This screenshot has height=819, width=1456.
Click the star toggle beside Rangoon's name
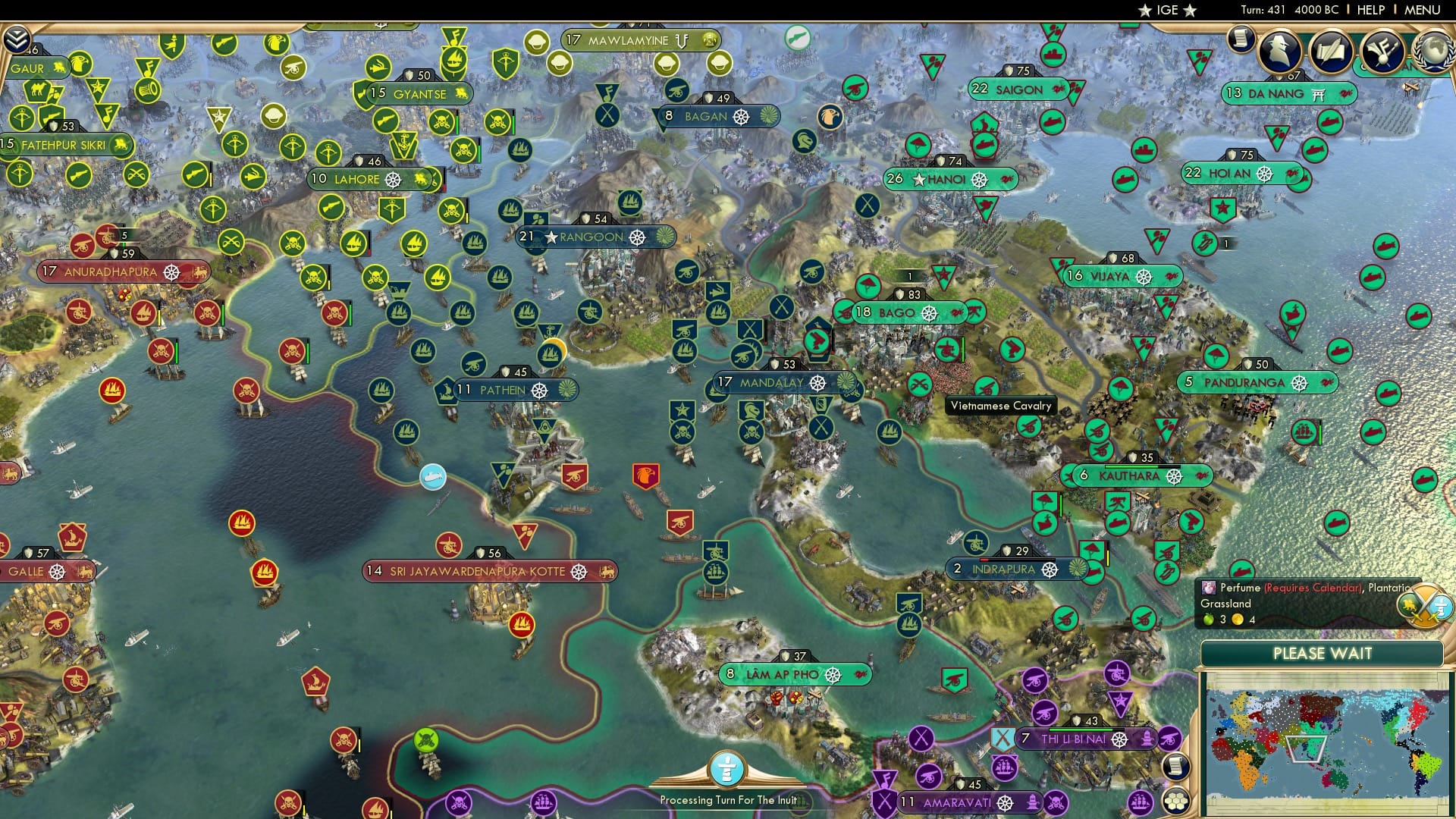[x=551, y=237]
